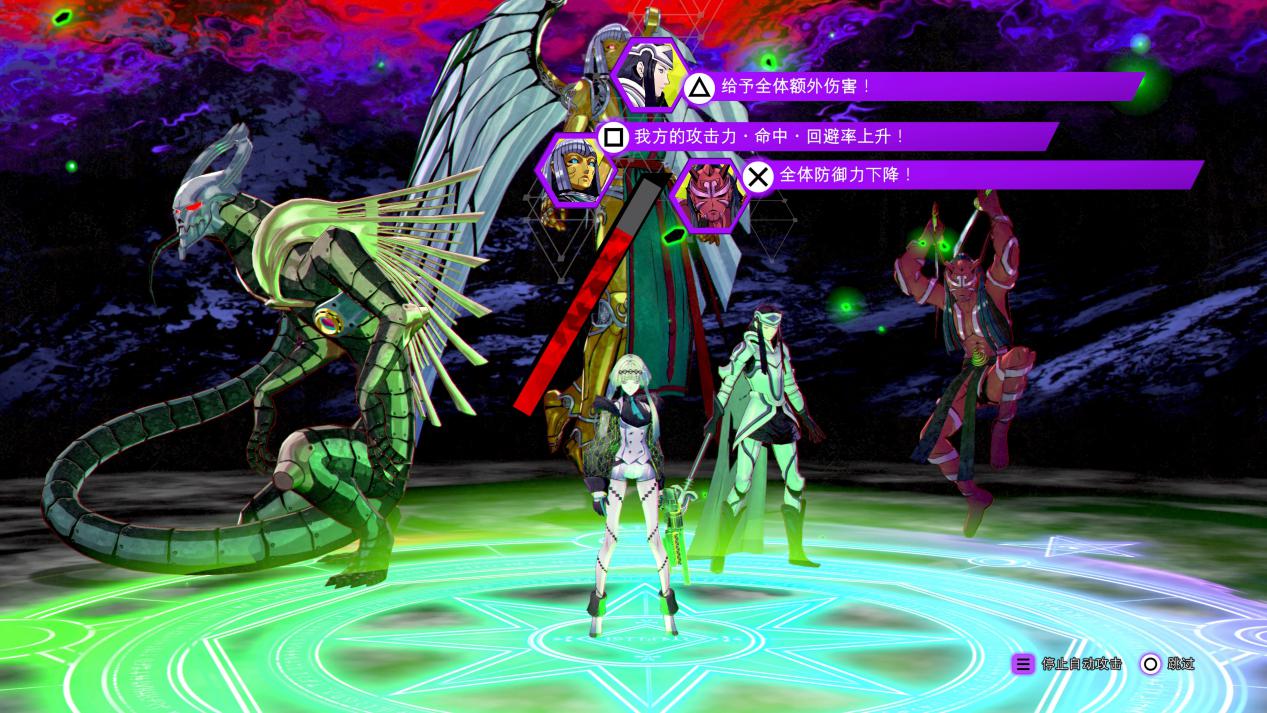This screenshot has height=713, width=1267.
Task: Click the dark-haired profile portrait hexagon
Action: pos(647,73)
